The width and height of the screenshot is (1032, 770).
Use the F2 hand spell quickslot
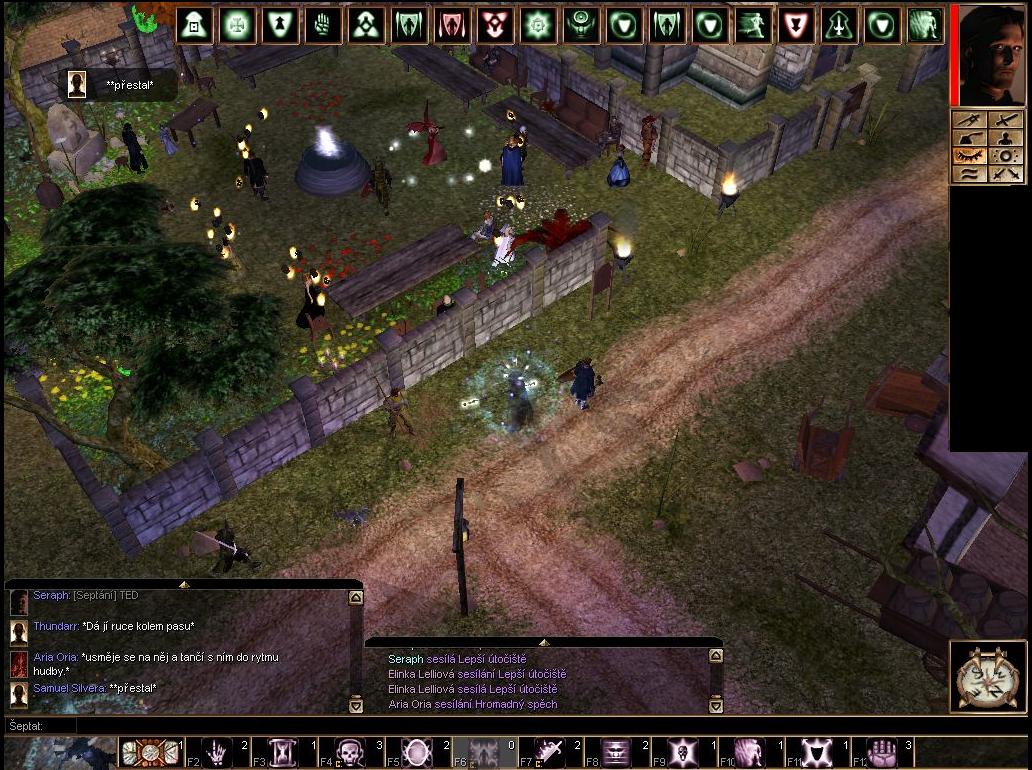click(x=219, y=752)
